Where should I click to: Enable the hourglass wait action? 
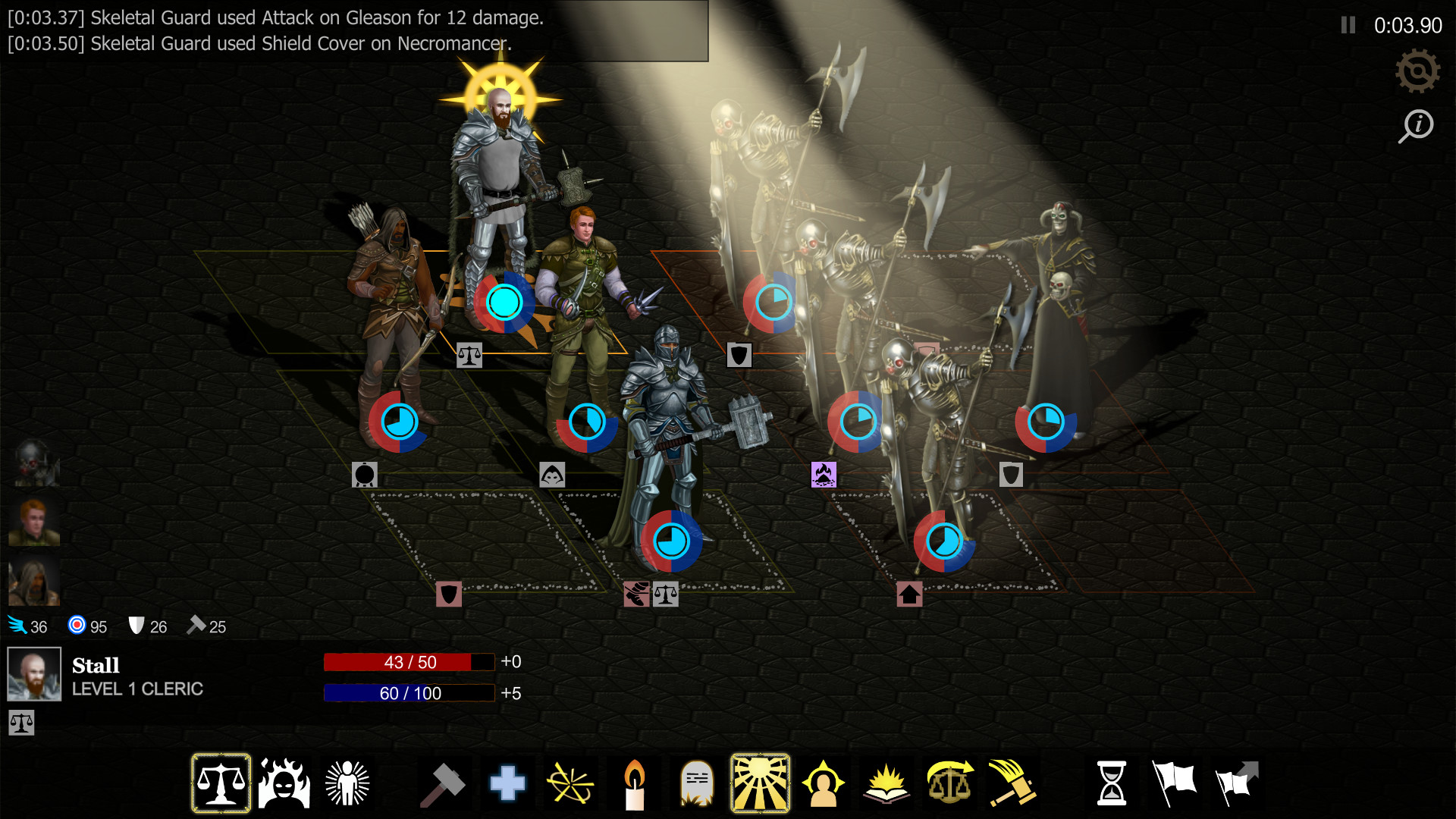(1112, 782)
